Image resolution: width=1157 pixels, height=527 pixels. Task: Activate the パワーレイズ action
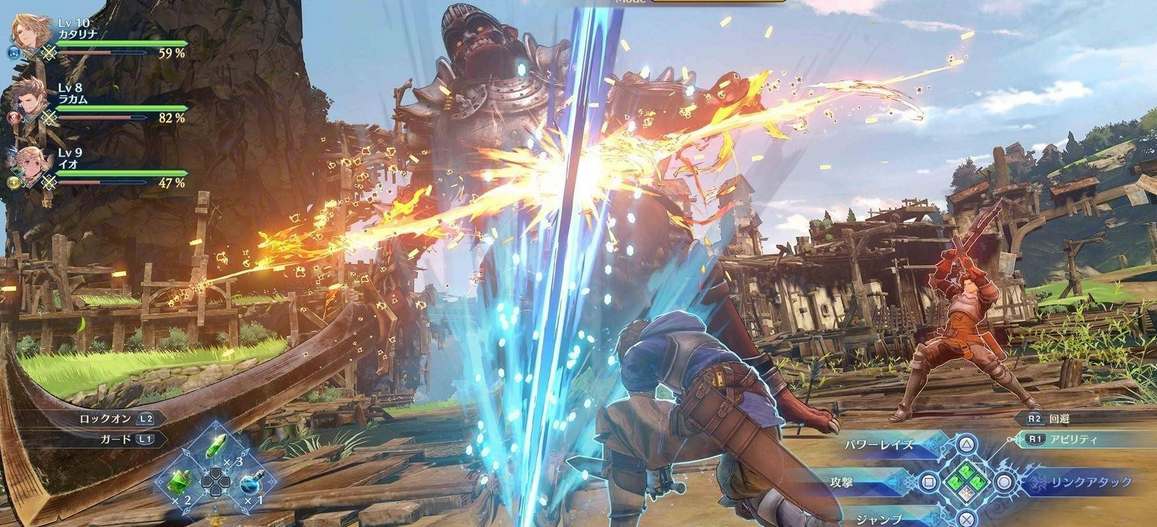(x=878, y=444)
